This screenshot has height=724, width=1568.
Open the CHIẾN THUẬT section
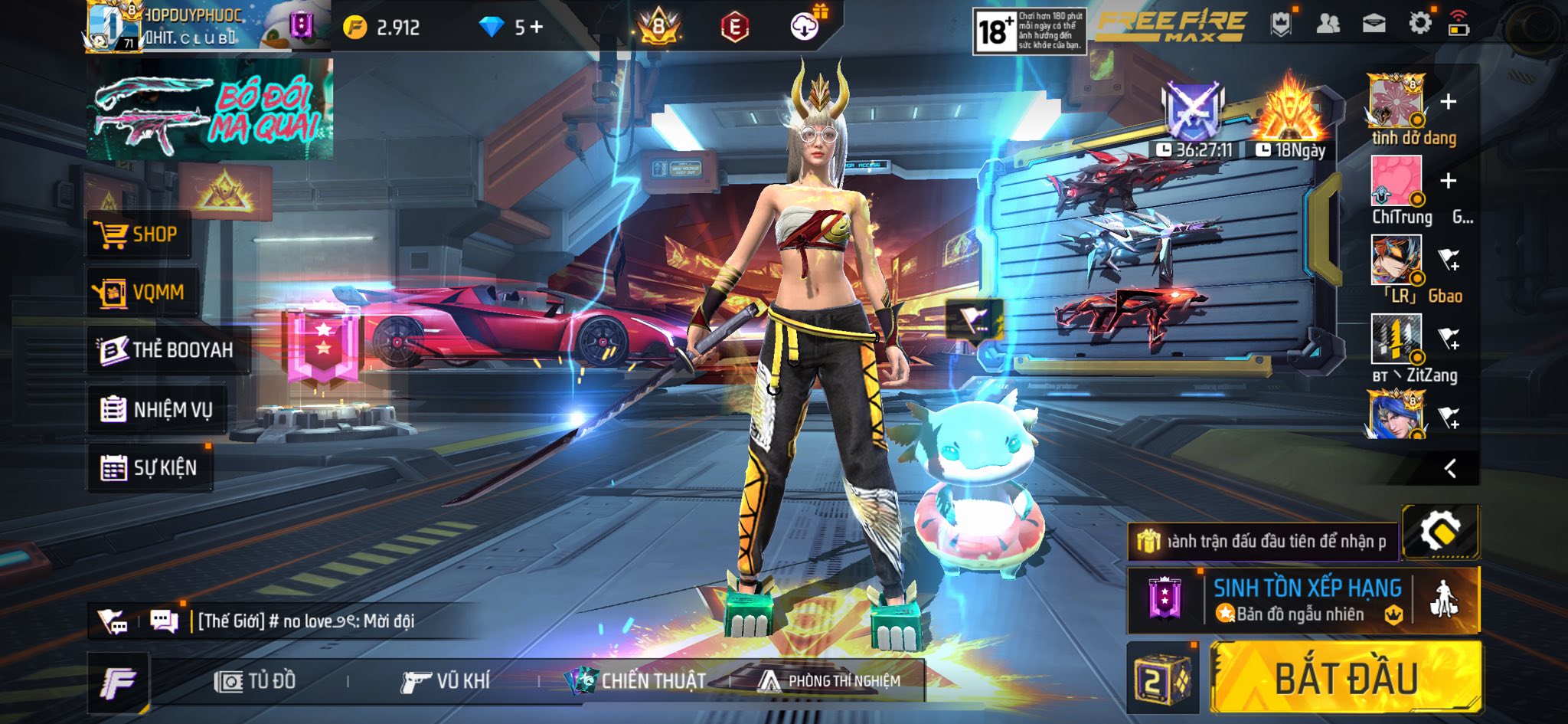(x=635, y=680)
